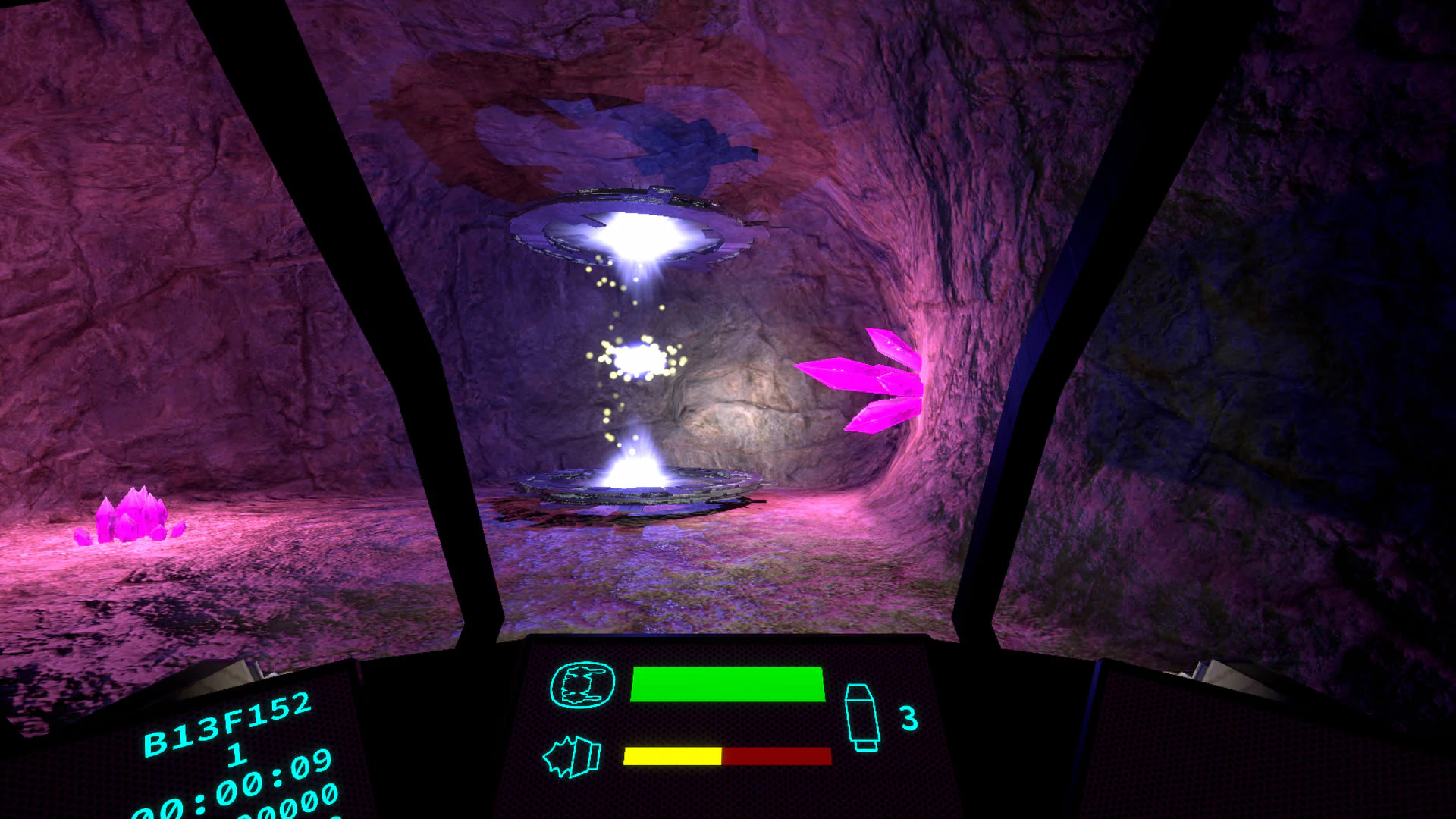1456x819 pixels.
Task: Click the canister icon on the dashboard
Action: point(862,717)
